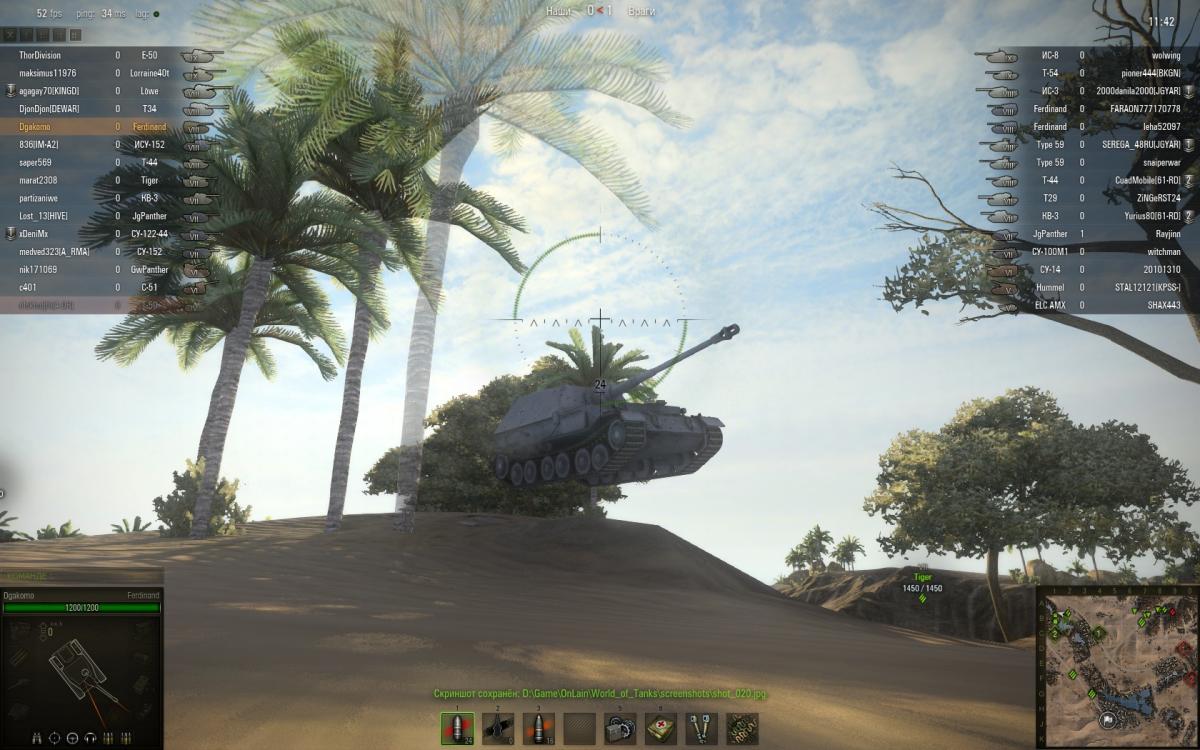Choose the second shell slot with zero rounds
Viewport: 1200px width, 750px height.
pyautogui.click(x=497, y=728)
